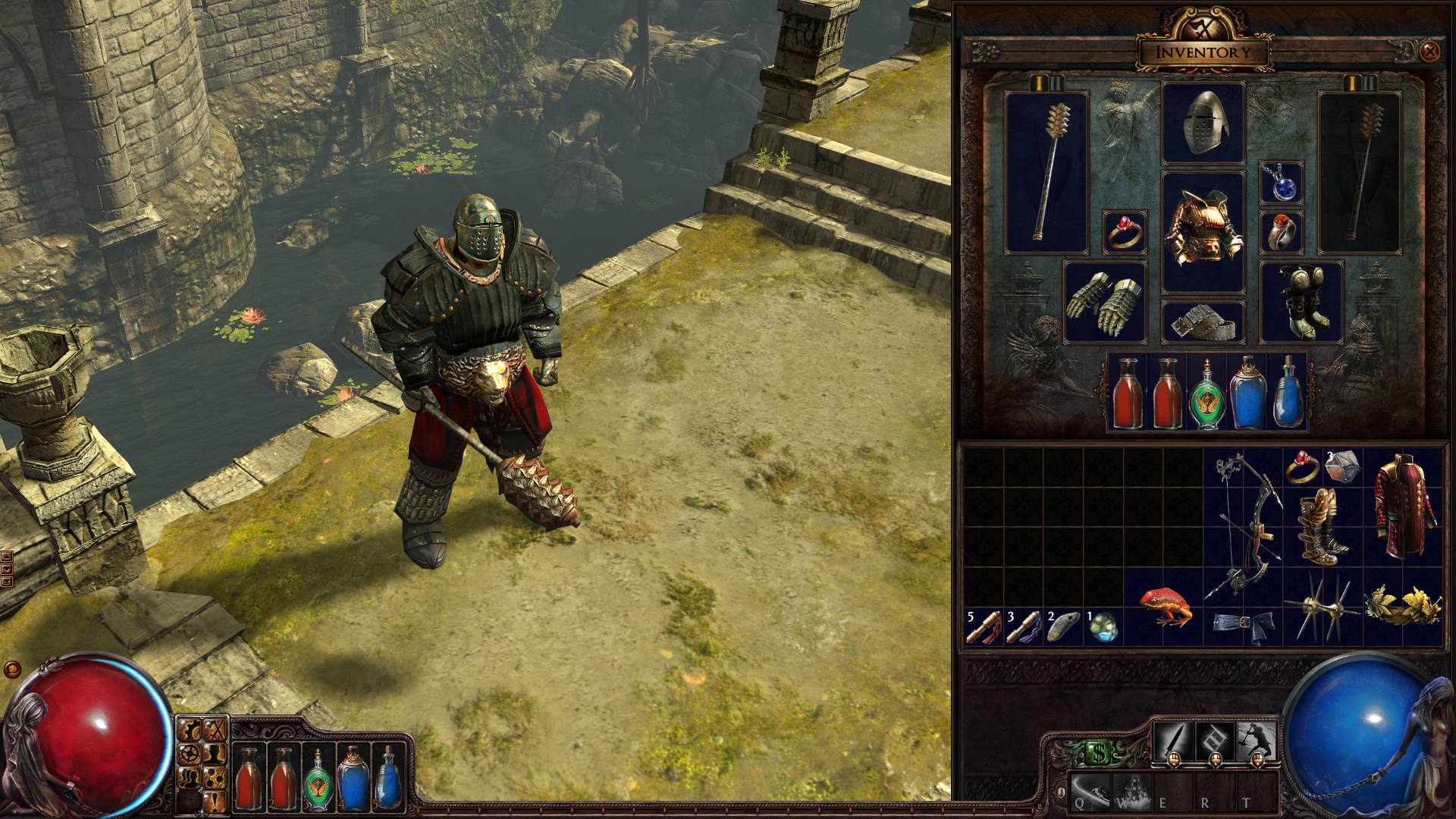The image size is (1456, 819).
Task: Select the equipped blue sapphire amulet
Action: pos(1282,184)
